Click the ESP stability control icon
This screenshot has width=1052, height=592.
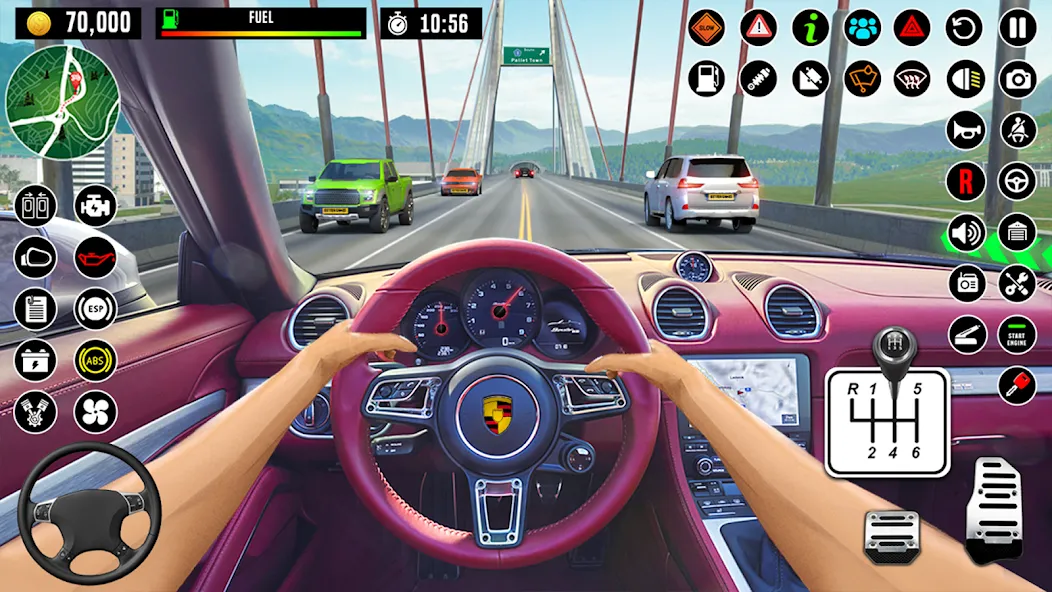96,309
